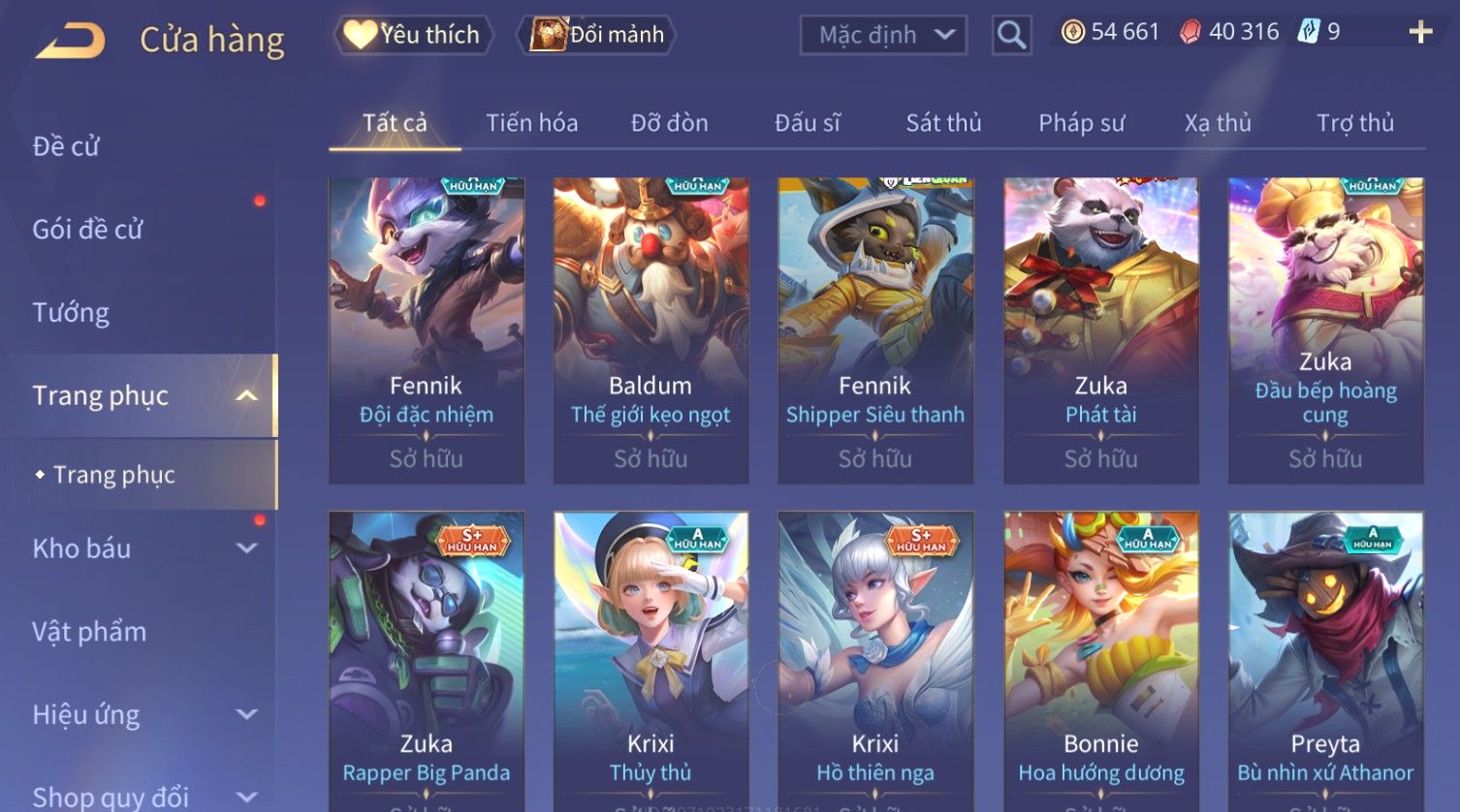The image size is (1460, 812).
Task: Click the magnifying glass search button
Action: click(x=1011, y=36)
